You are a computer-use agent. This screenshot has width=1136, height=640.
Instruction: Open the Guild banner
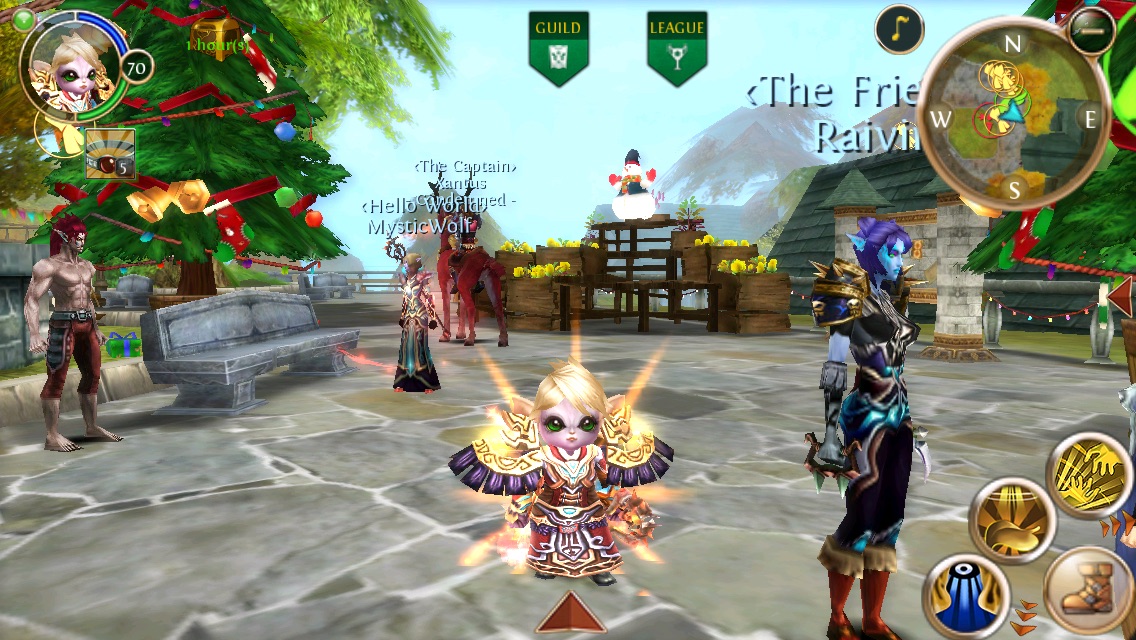click(x=558, y=46)
